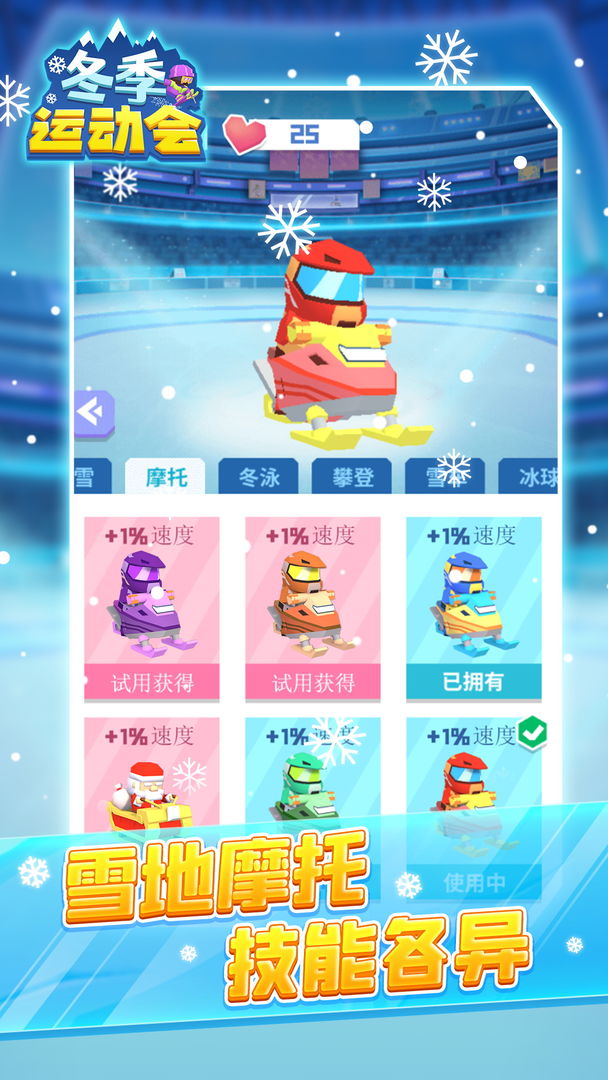
Task: Choose the orange snowmobile card
Action: pos(313,607)
